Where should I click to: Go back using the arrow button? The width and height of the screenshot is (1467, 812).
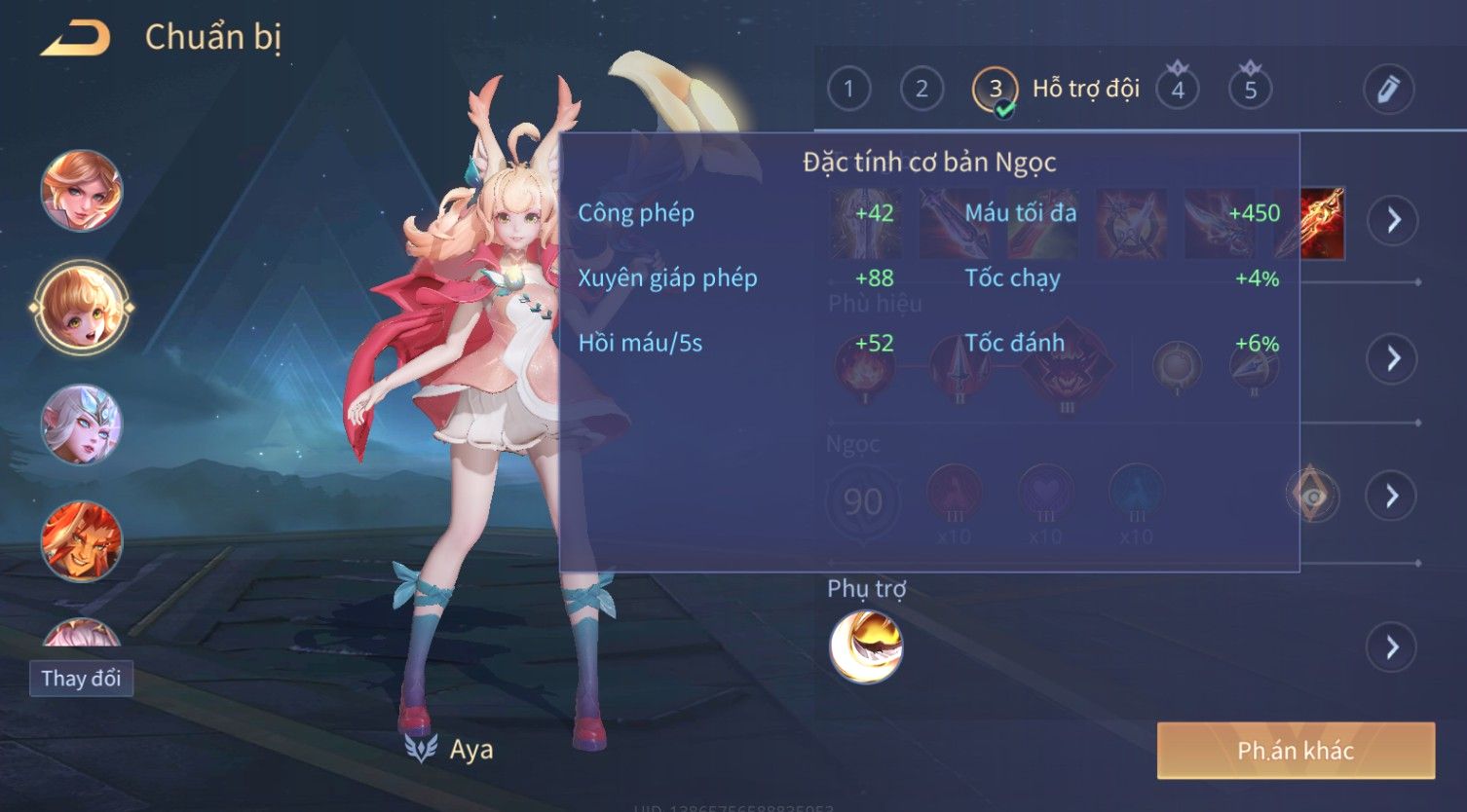pos(75,39)
